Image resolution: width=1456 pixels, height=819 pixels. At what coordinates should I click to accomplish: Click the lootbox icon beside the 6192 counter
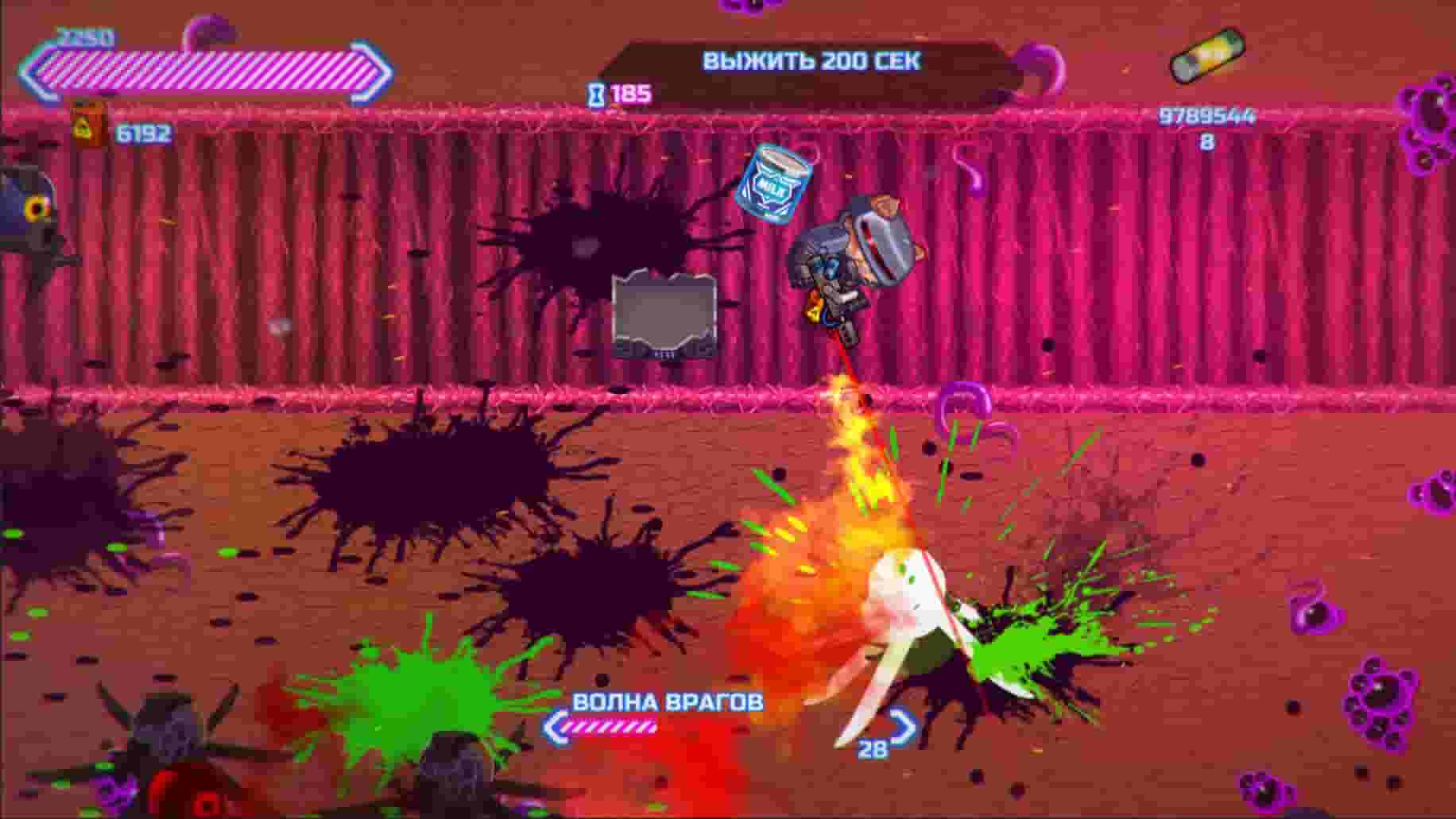coord(87,128)
